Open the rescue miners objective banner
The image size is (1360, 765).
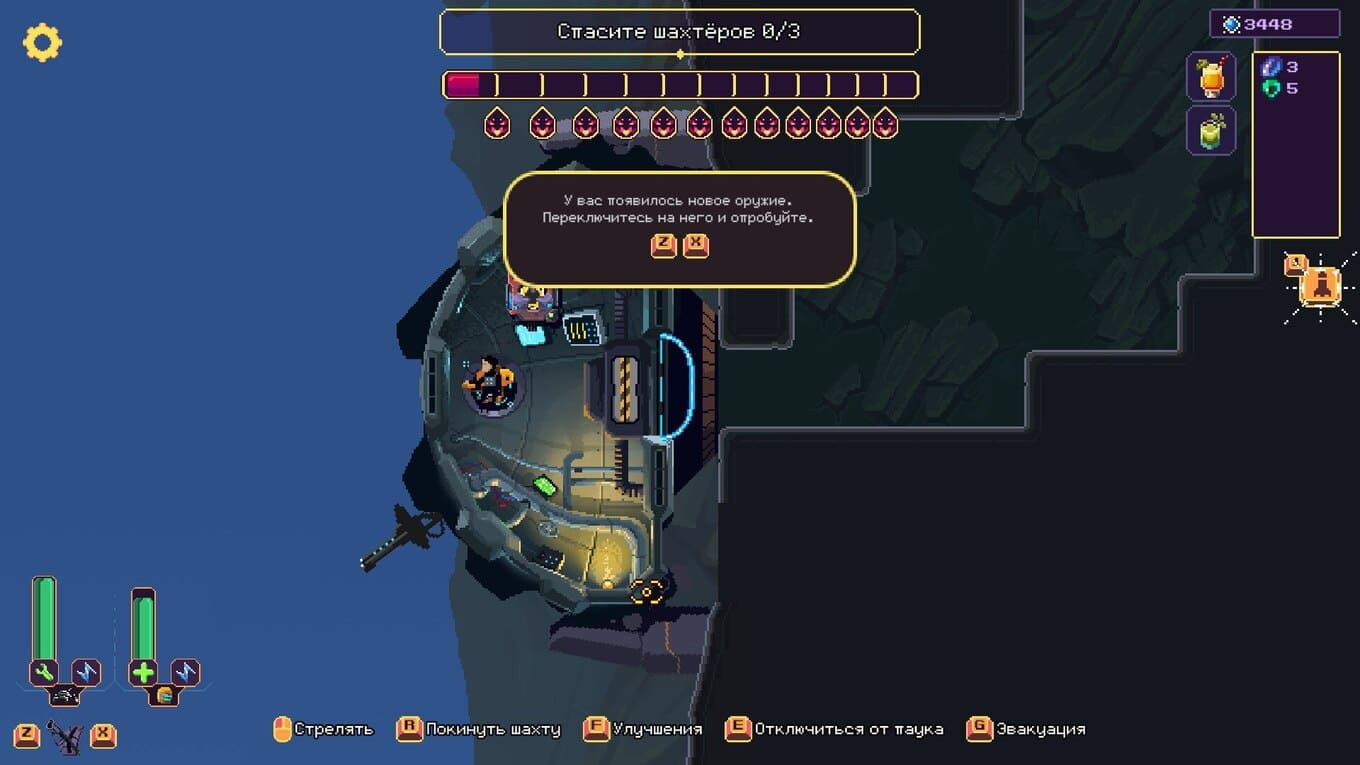click(x=679, y=32)
